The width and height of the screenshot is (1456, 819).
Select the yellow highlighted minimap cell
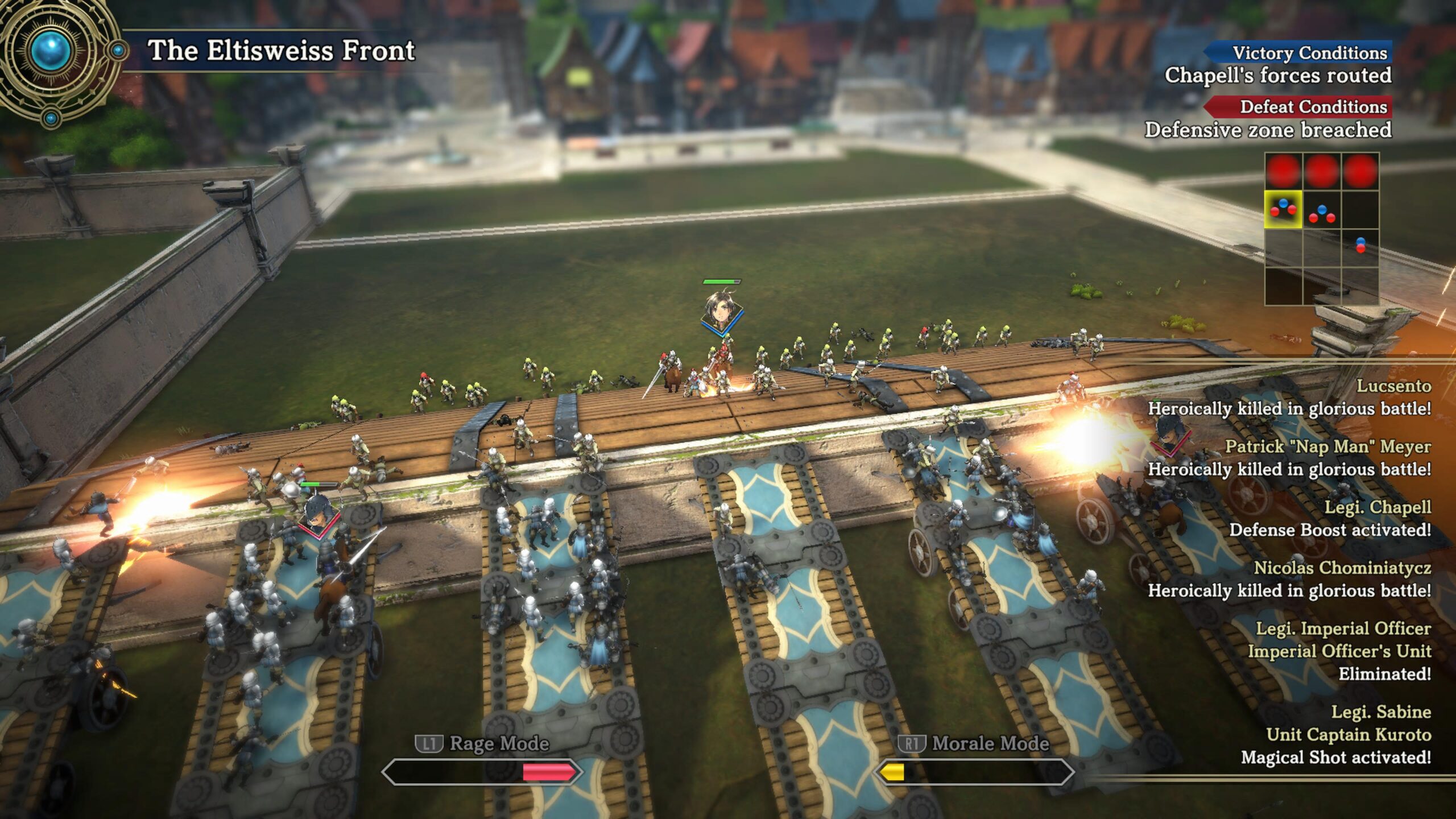[x=1283, y=209]
